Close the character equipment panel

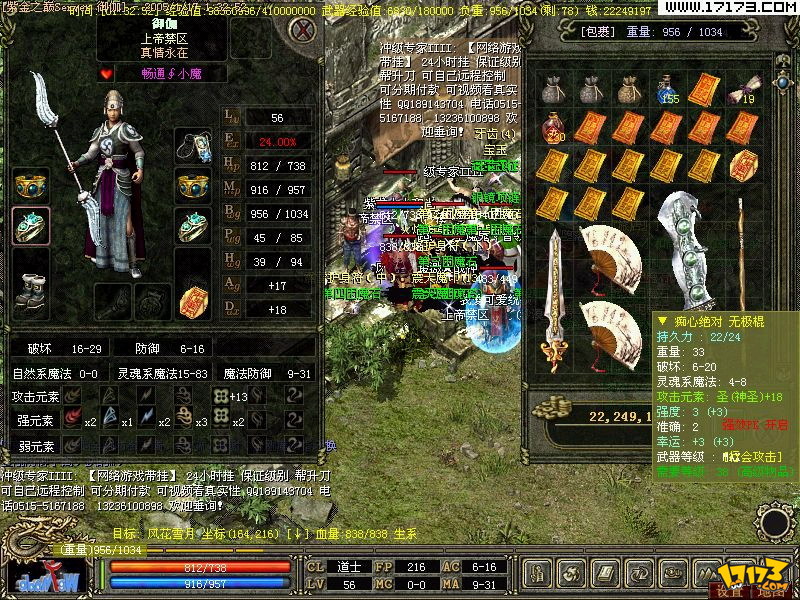[299, 29]
